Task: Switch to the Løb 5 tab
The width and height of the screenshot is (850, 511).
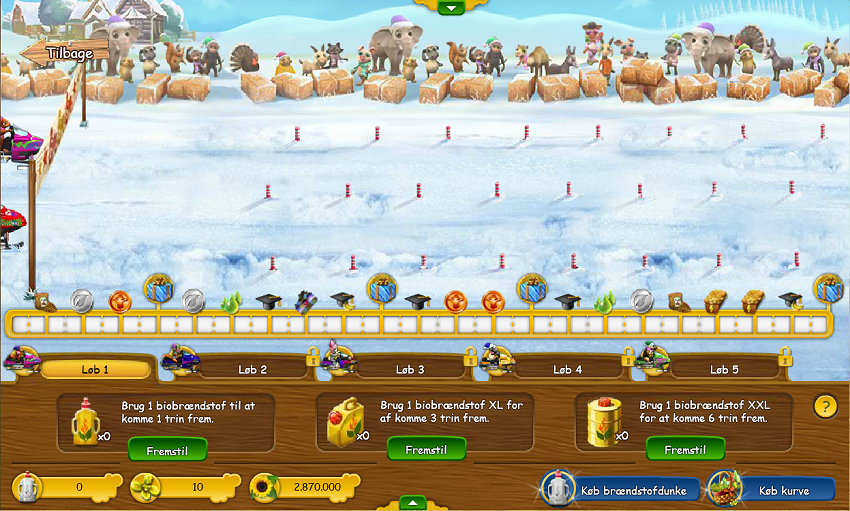Action: [x=724, y=369]
